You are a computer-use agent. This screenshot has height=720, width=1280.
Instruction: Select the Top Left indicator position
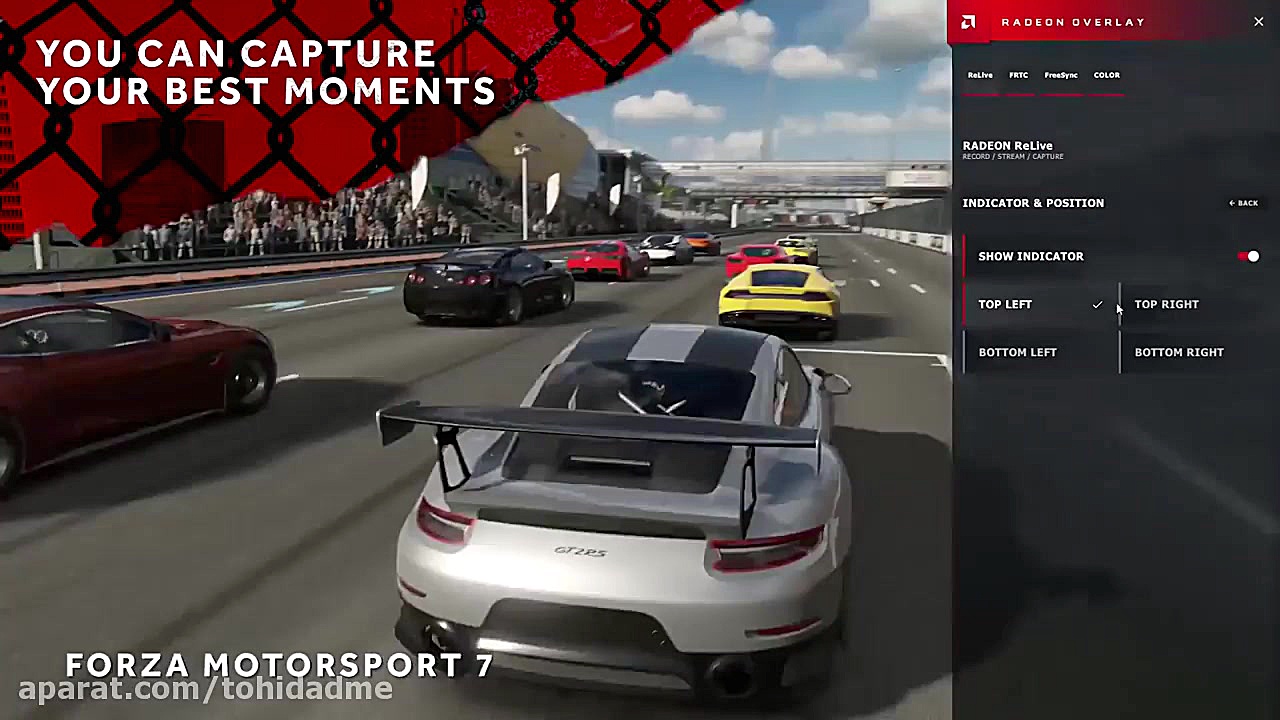(x=1005, y=304)
